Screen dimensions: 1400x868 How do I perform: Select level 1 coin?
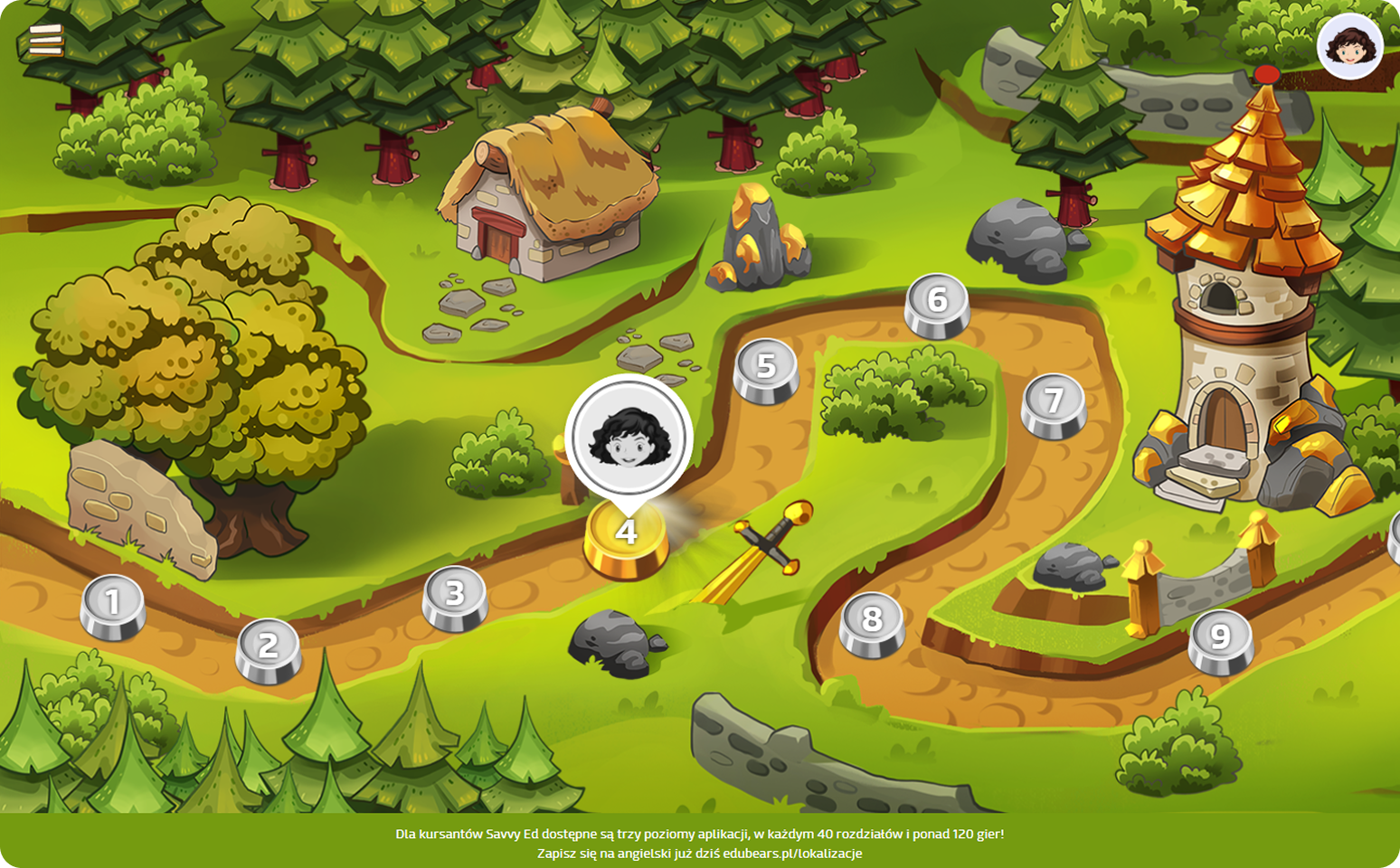tap(113, 605)
